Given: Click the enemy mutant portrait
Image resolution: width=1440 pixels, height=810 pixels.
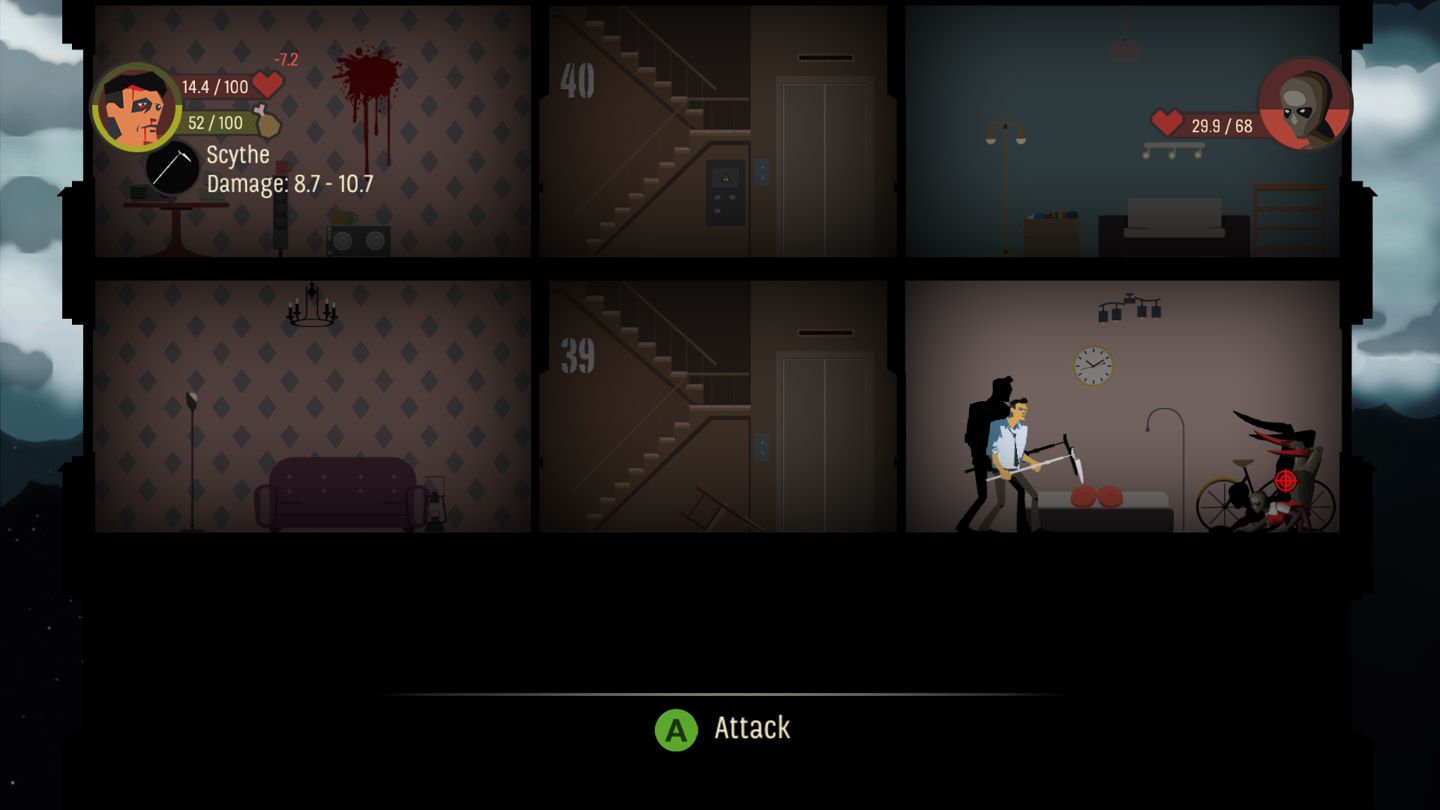Looking at the screenshot, I should pos(1302,105).
